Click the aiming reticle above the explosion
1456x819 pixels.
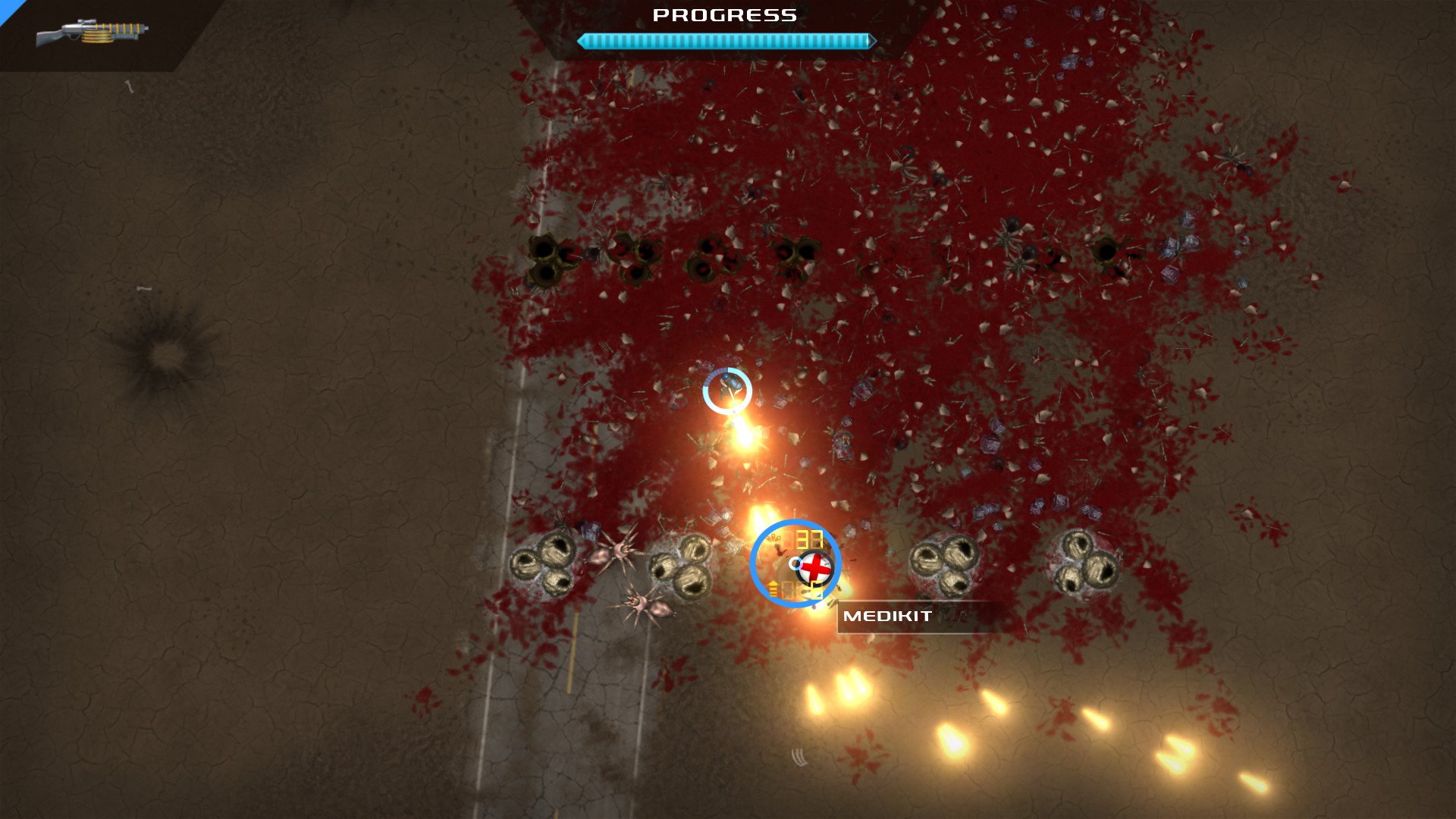click(x=726, y=391)
